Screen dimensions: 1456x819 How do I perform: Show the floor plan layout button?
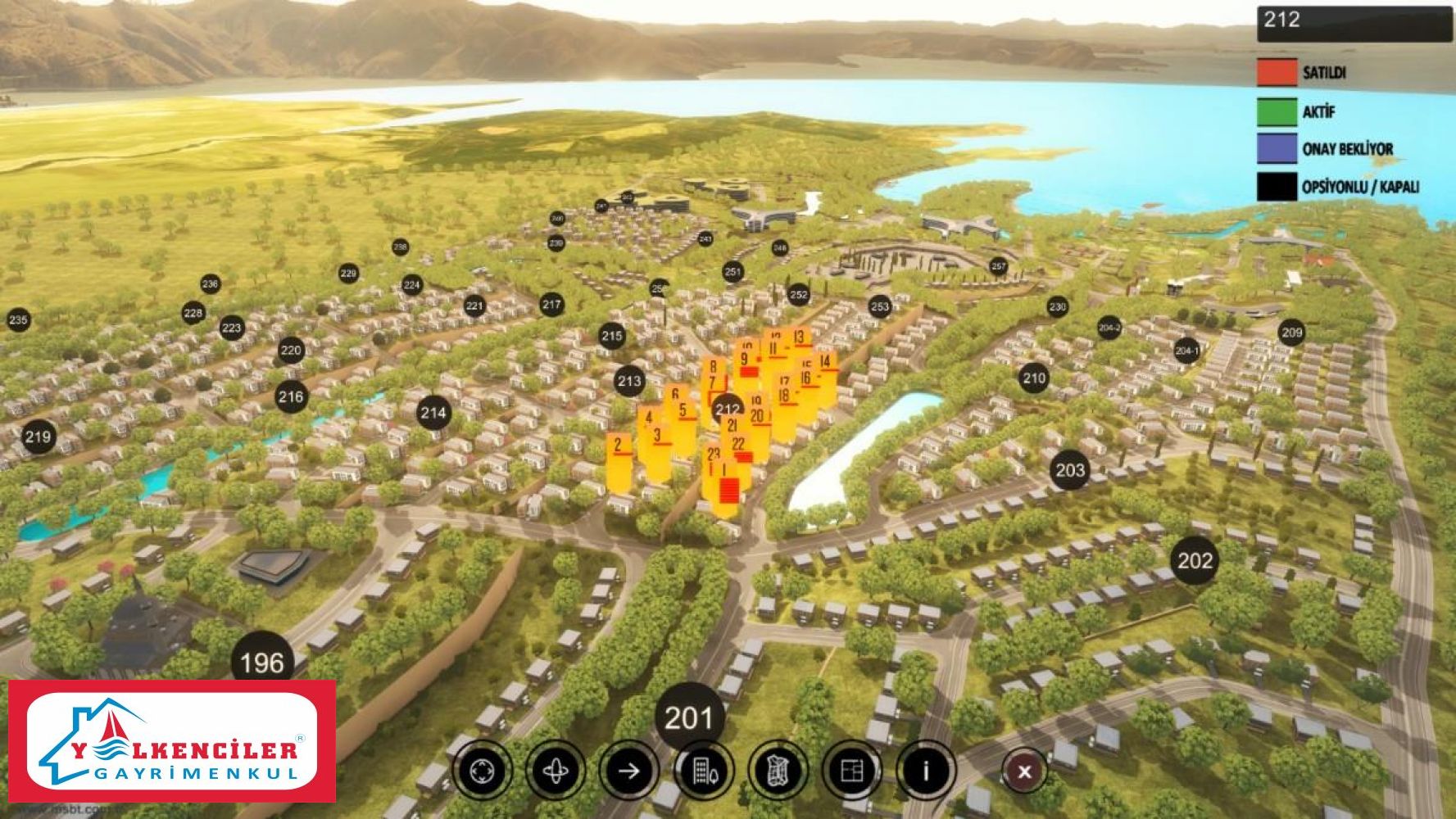[x=852, y=771]
